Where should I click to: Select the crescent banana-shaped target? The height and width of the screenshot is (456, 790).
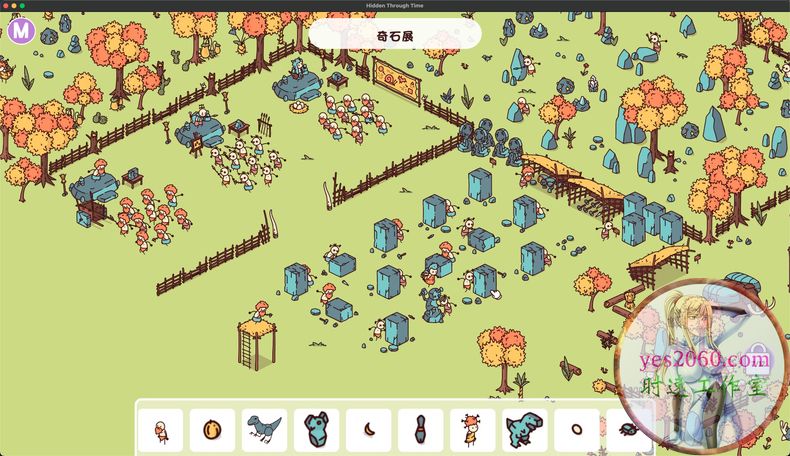click(368, 430)
